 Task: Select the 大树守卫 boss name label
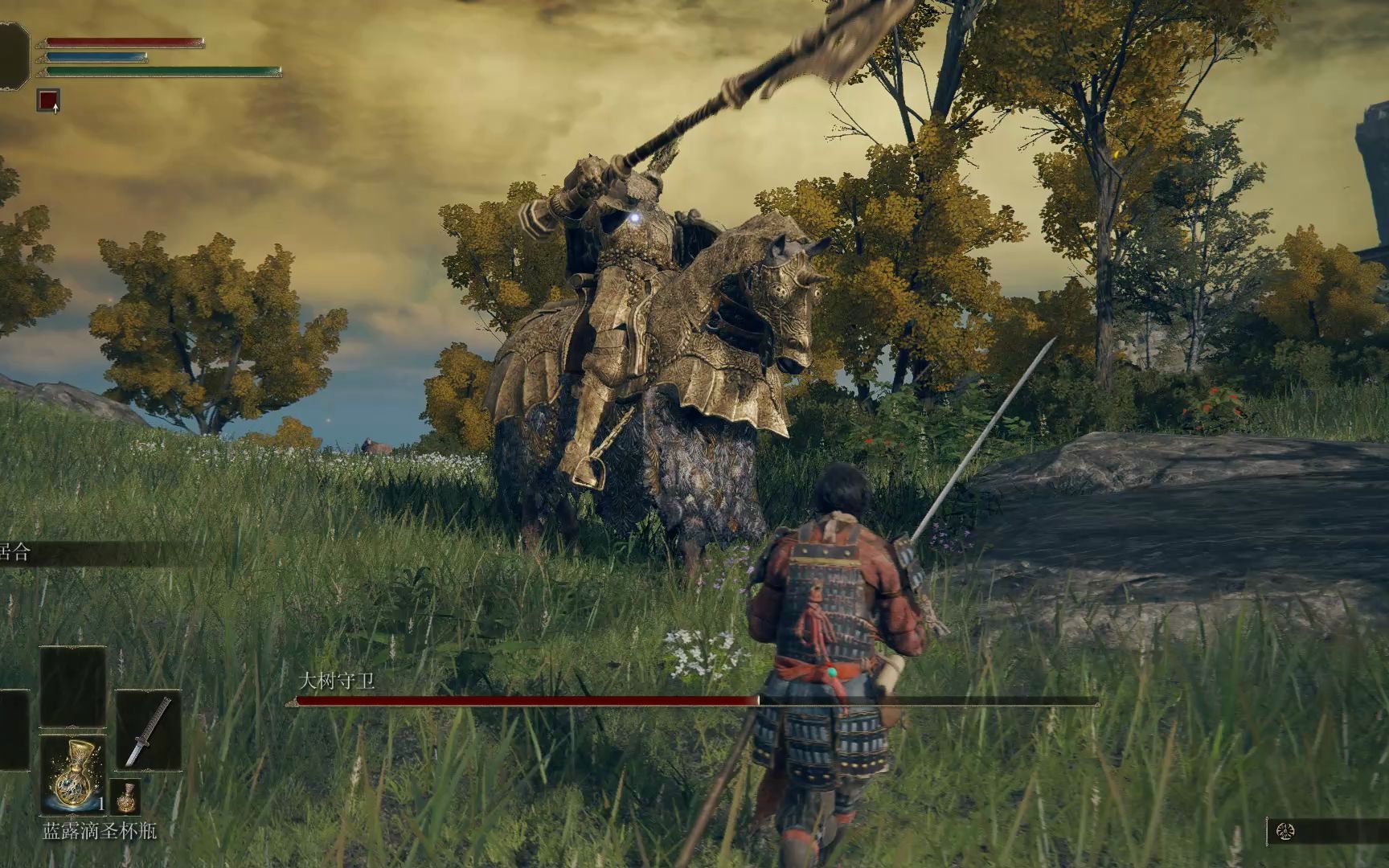click(338, 679)
